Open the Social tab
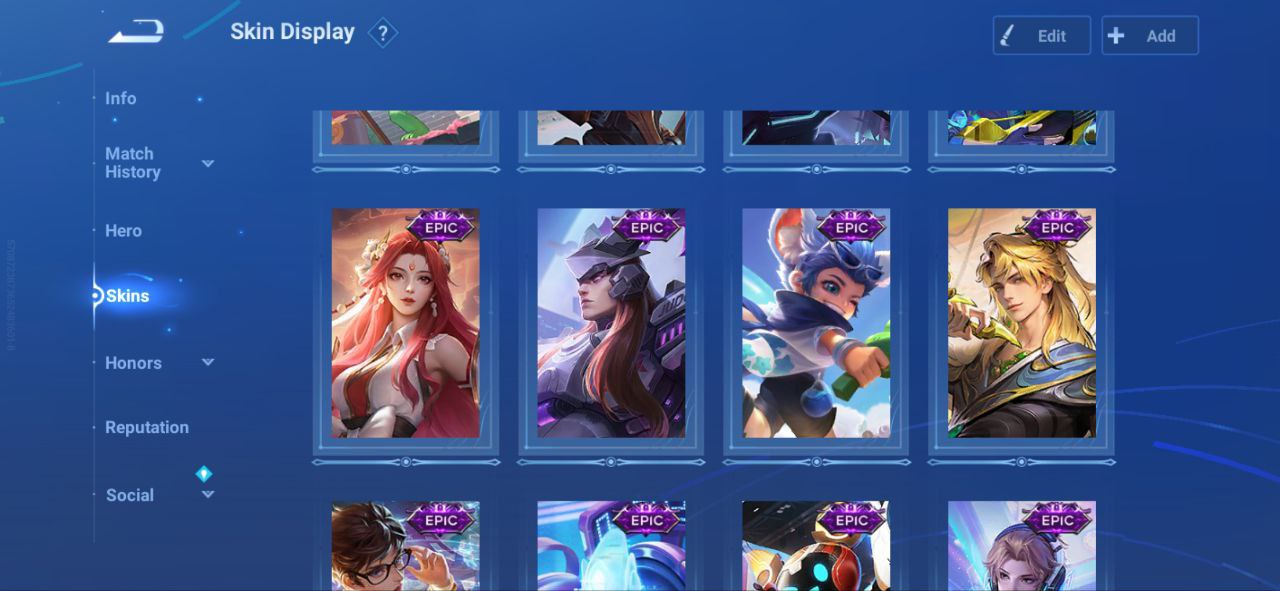 (x=130, y=495)
